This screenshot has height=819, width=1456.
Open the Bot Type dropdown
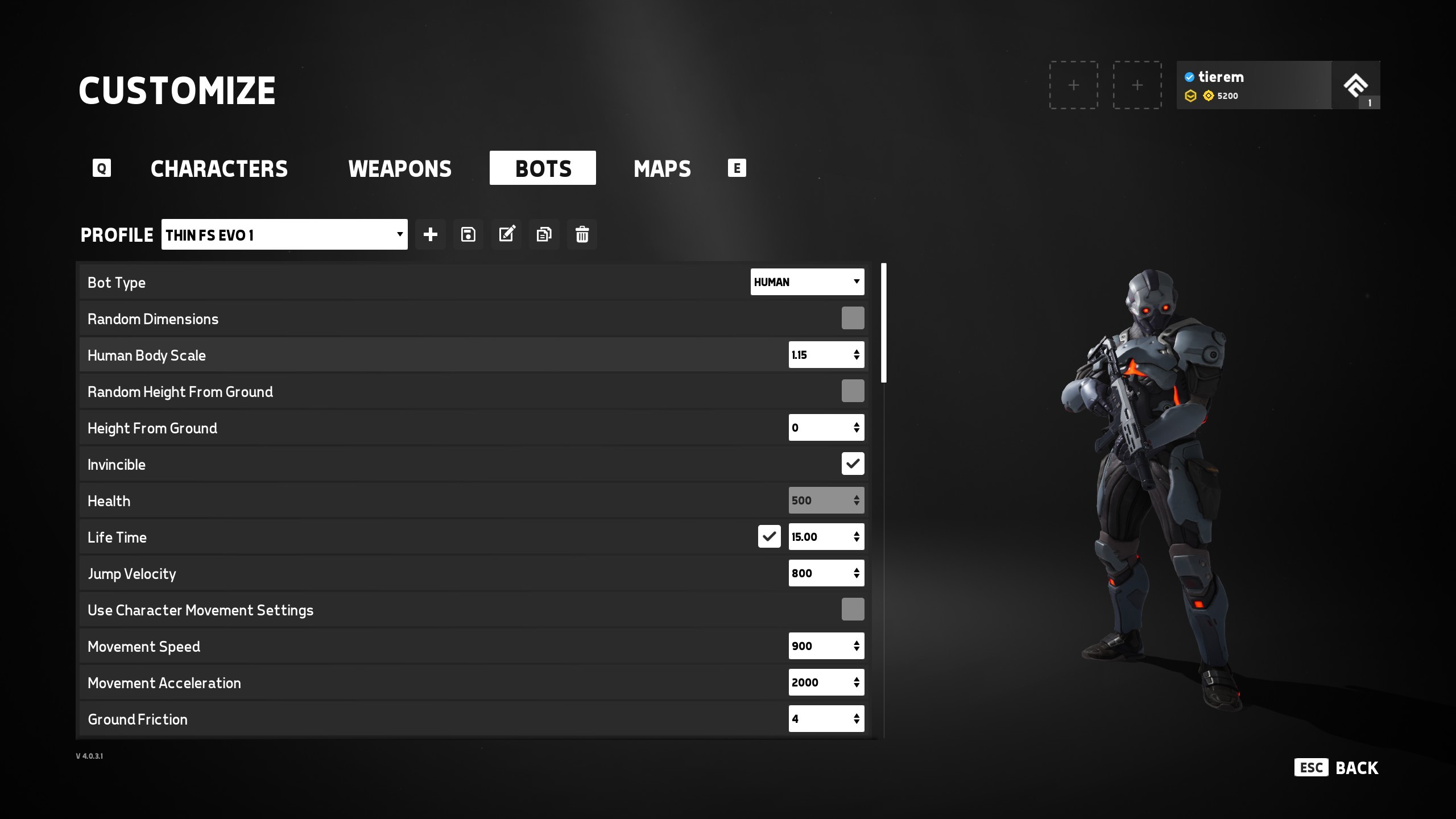pos(806,282)
